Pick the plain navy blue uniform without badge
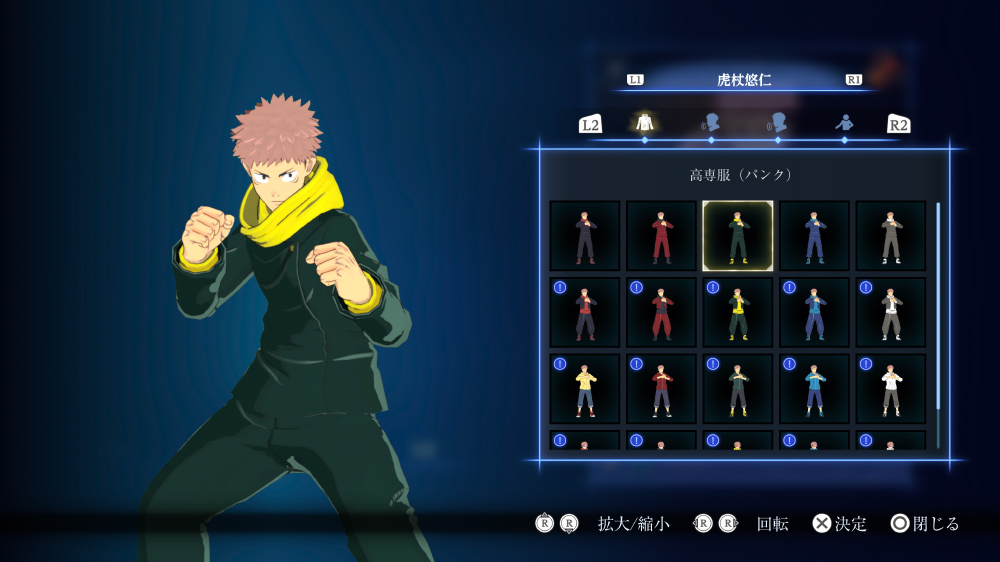Viewport: 1000px width, 562px height. coord(814,236)
